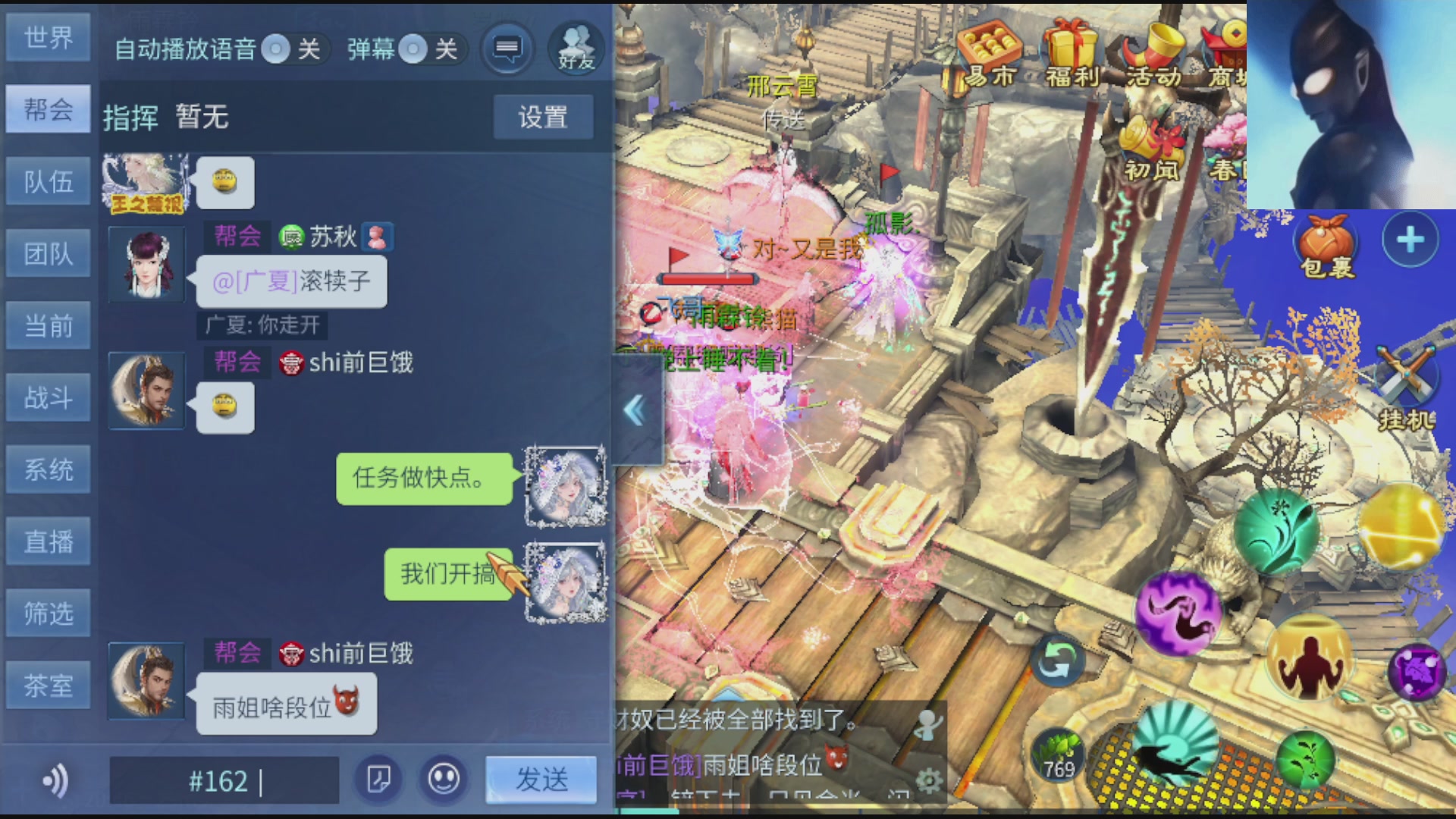Open the 好友 friends icon
Image resolution: width=1456 pixels, height=819 pixels.
(x=578, y=48)
